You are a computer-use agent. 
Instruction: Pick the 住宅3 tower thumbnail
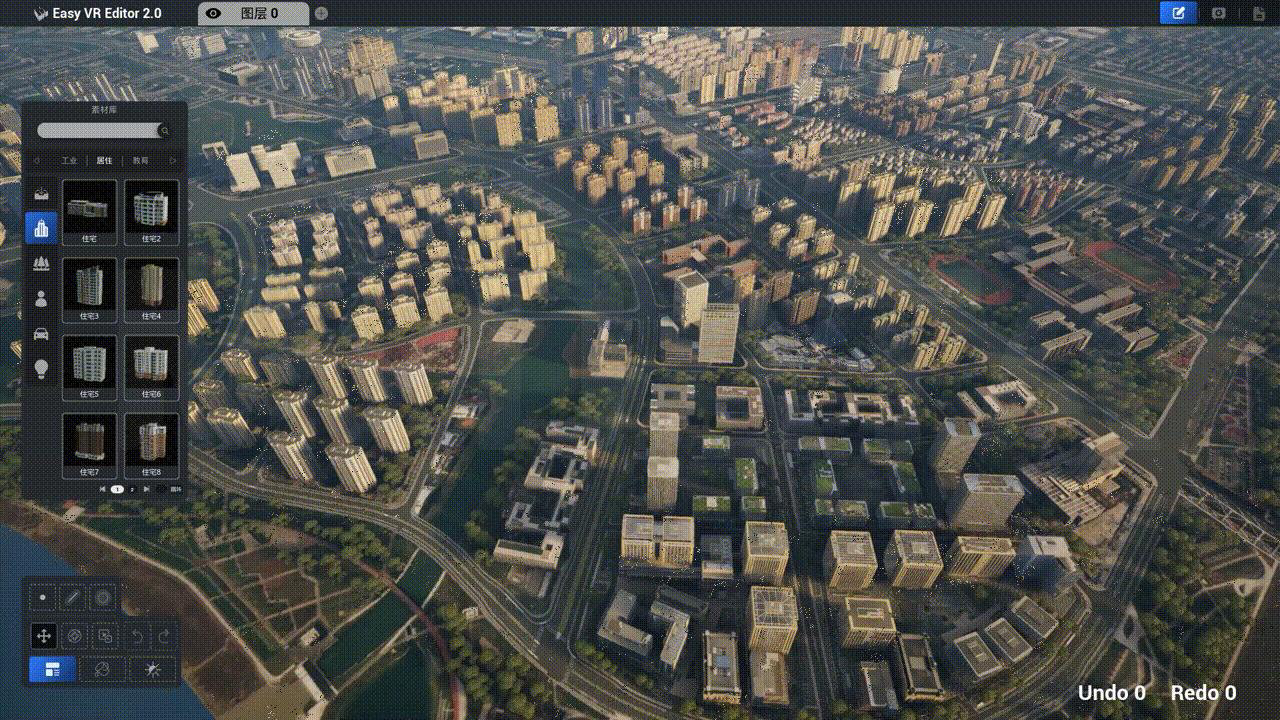90,286
